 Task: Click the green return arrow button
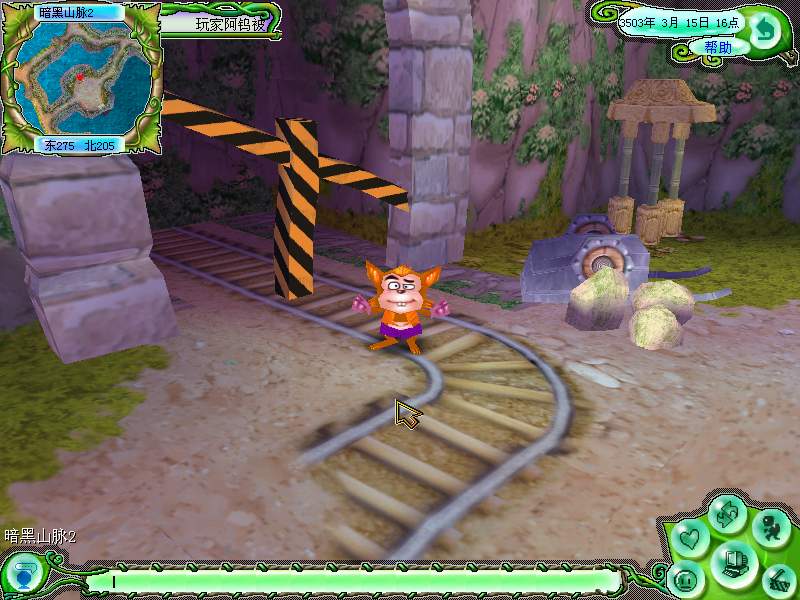pyautogui.click(x=765, y=28)
